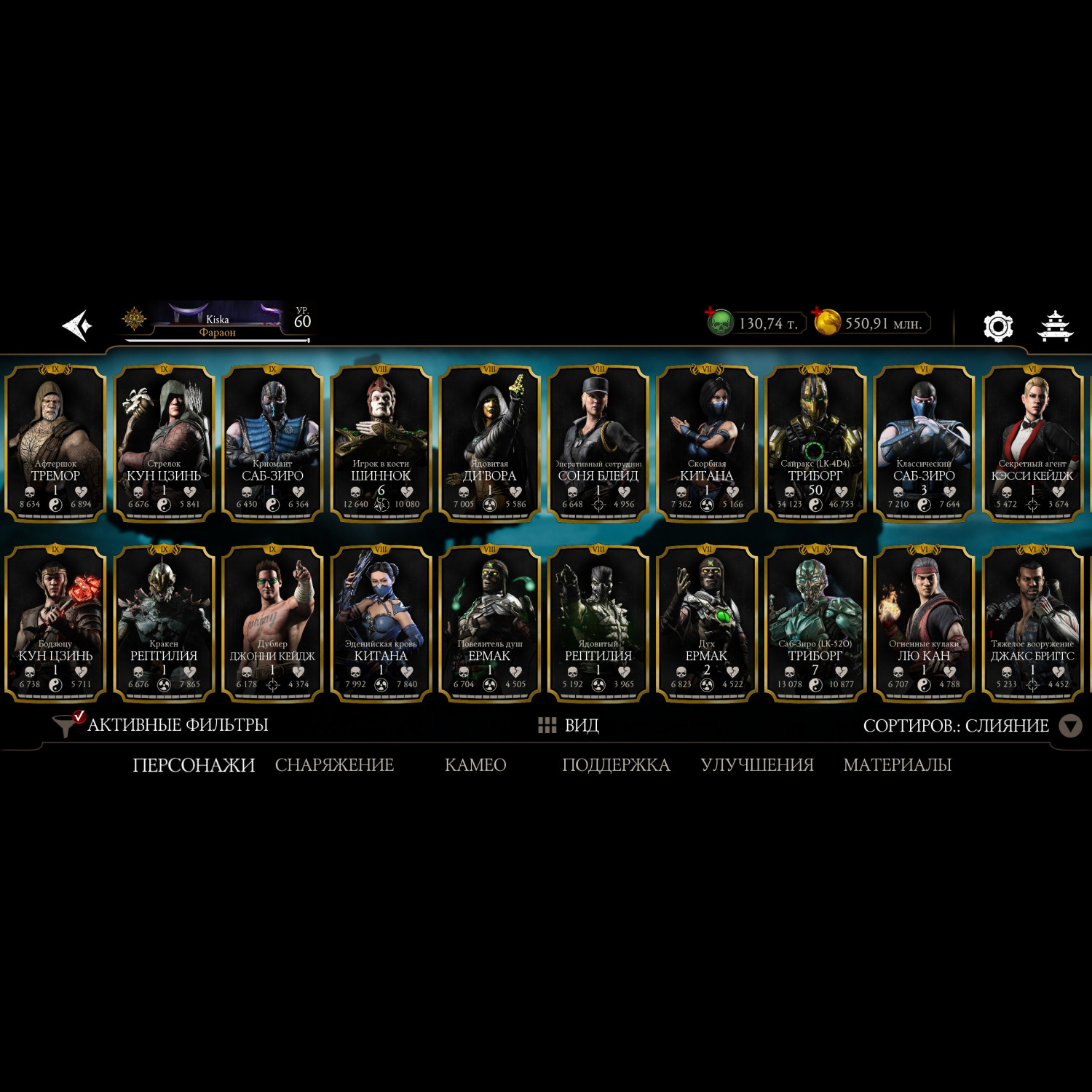The width and height of the screenshot is (1092, 1092).
Task: Select the Тремор character card
Action: tap(55, 443)
